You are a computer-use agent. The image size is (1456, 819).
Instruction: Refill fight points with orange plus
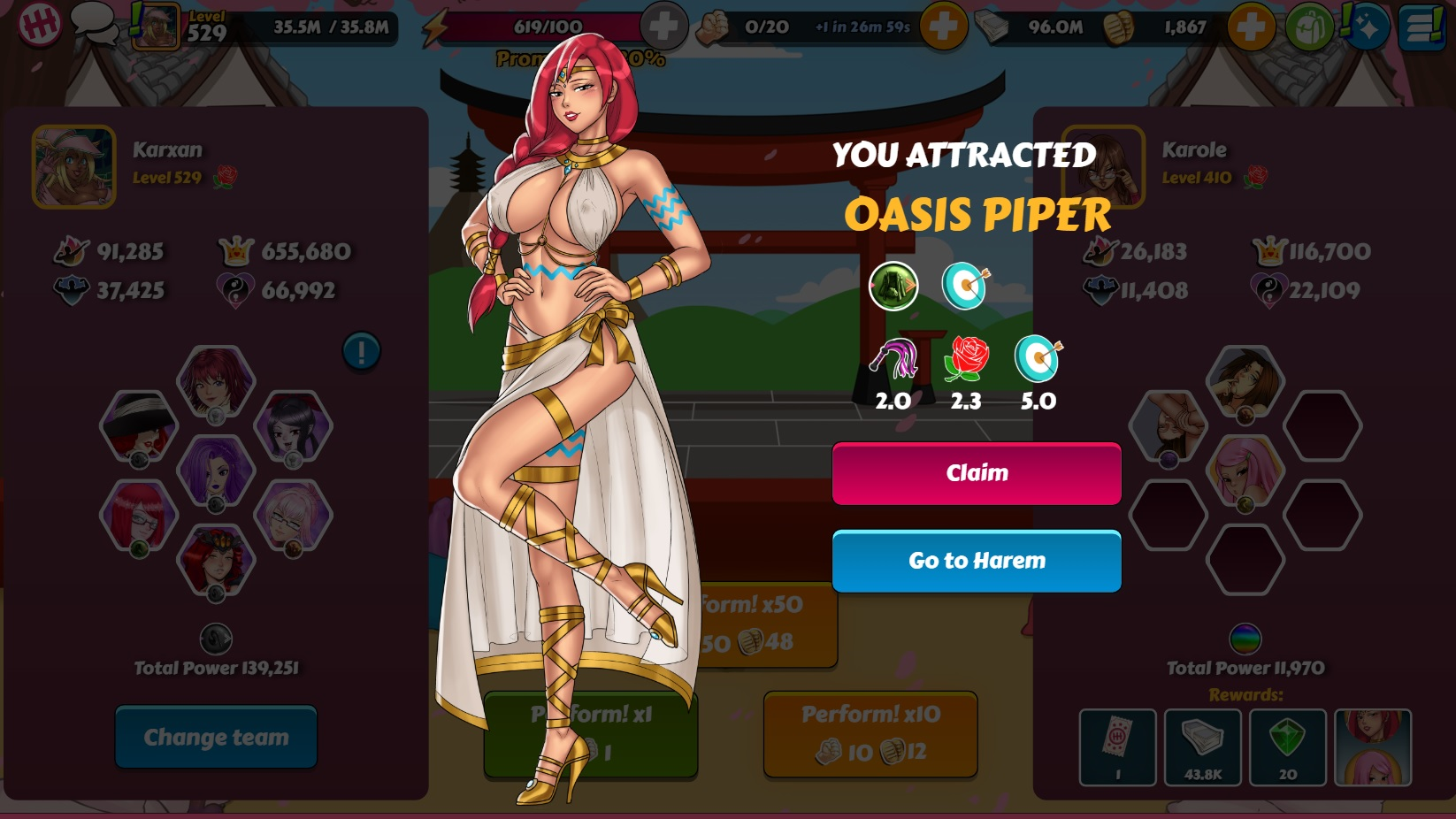click(x=942, y=27)
